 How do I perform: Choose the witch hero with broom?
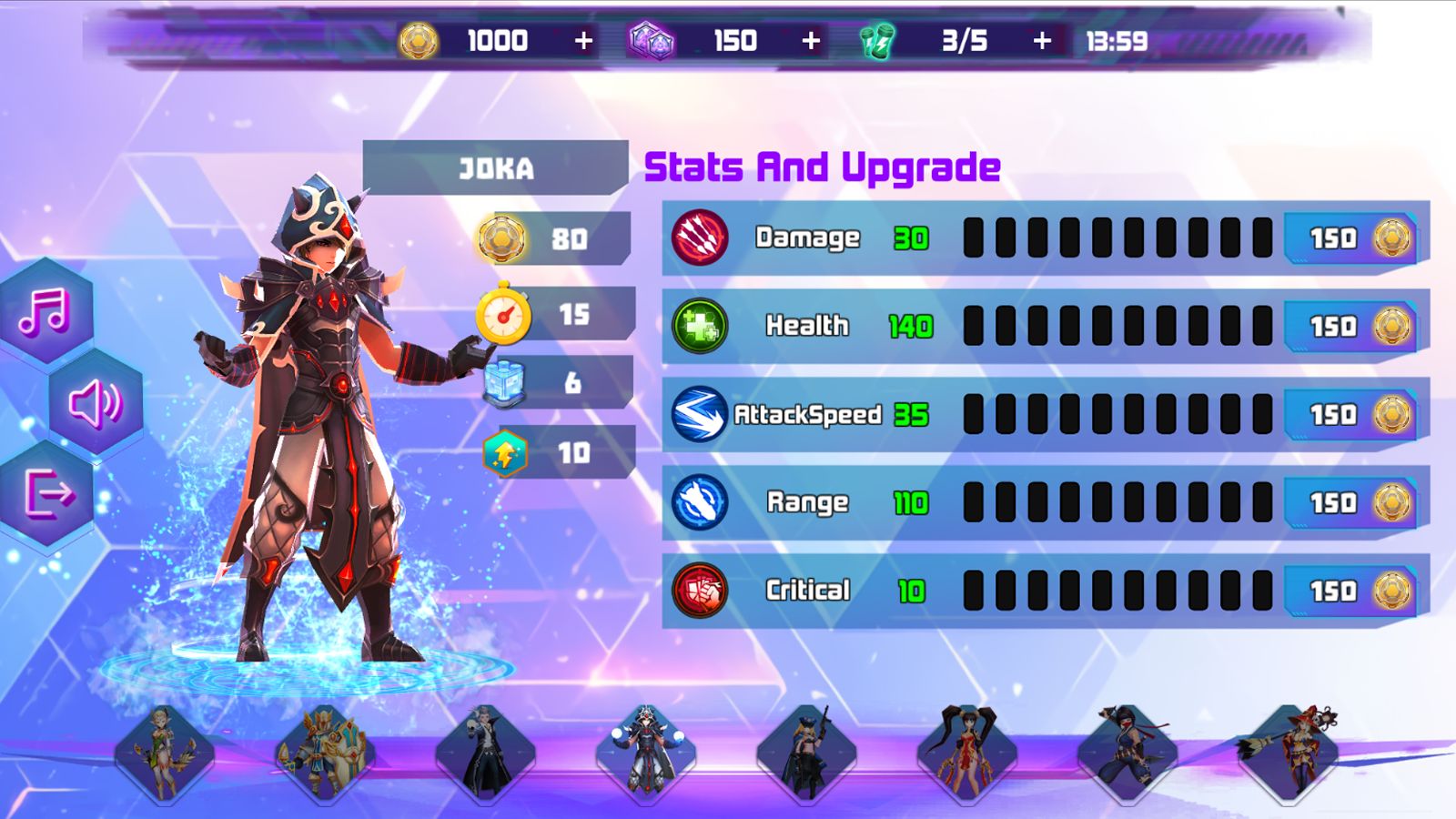[1288, 755]
